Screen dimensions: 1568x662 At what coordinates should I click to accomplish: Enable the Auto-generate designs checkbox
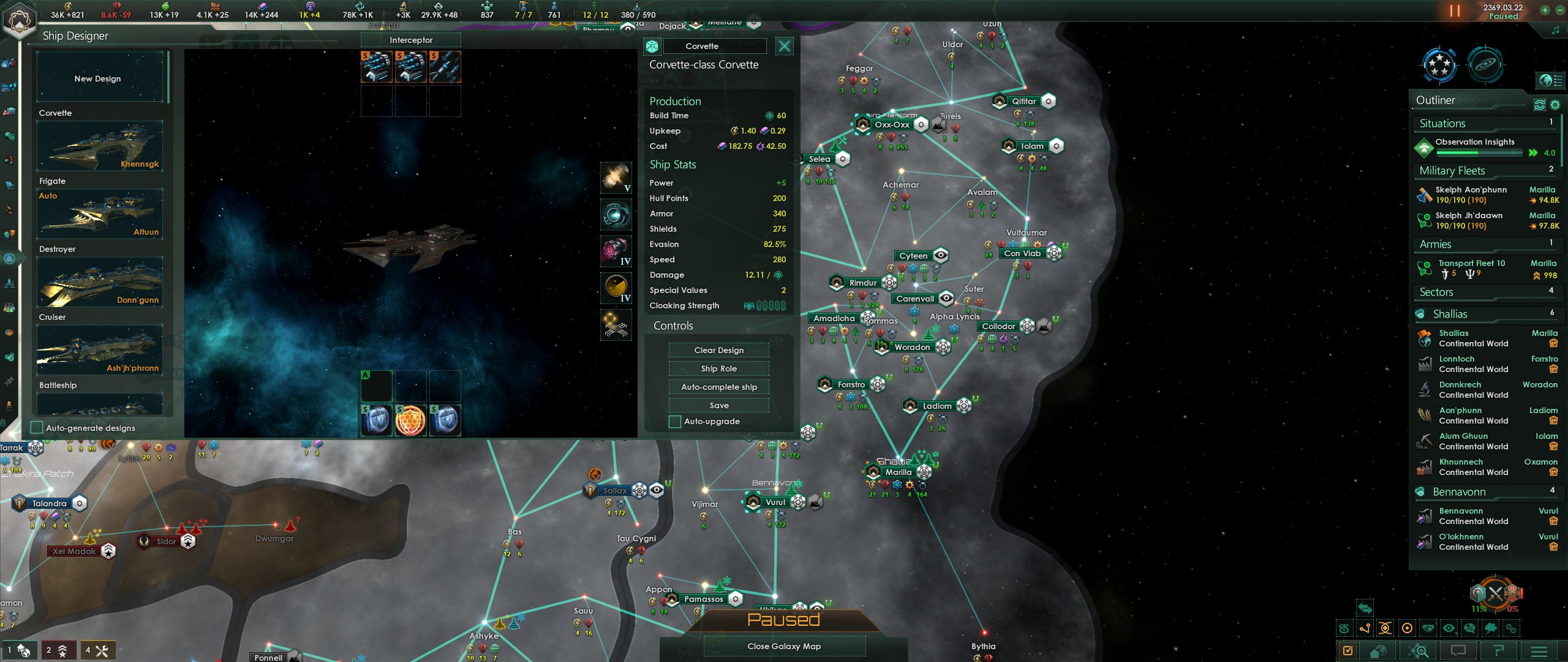[x=36, y=428]
